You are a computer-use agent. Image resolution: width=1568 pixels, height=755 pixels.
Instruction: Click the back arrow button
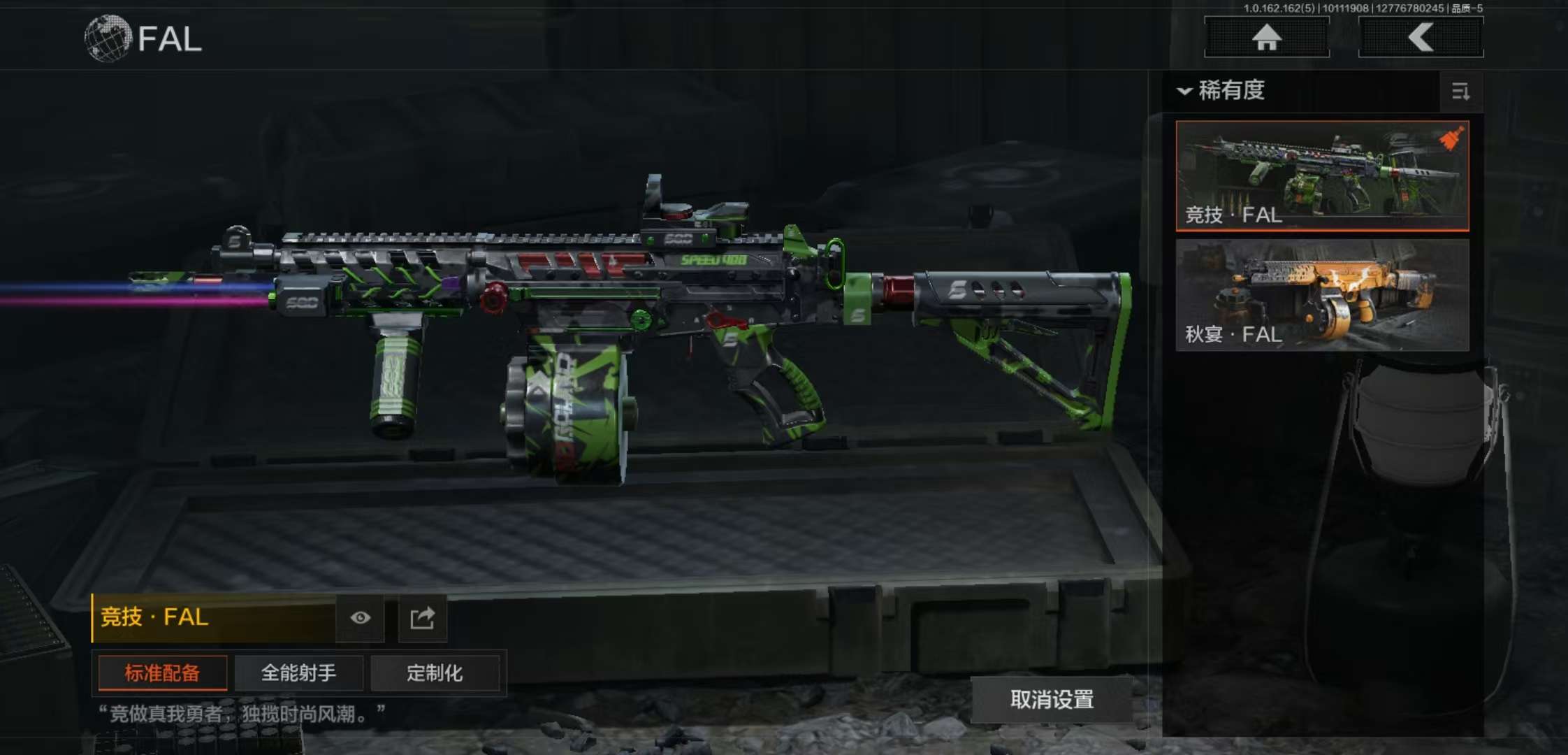click(x=1421, y=38)
